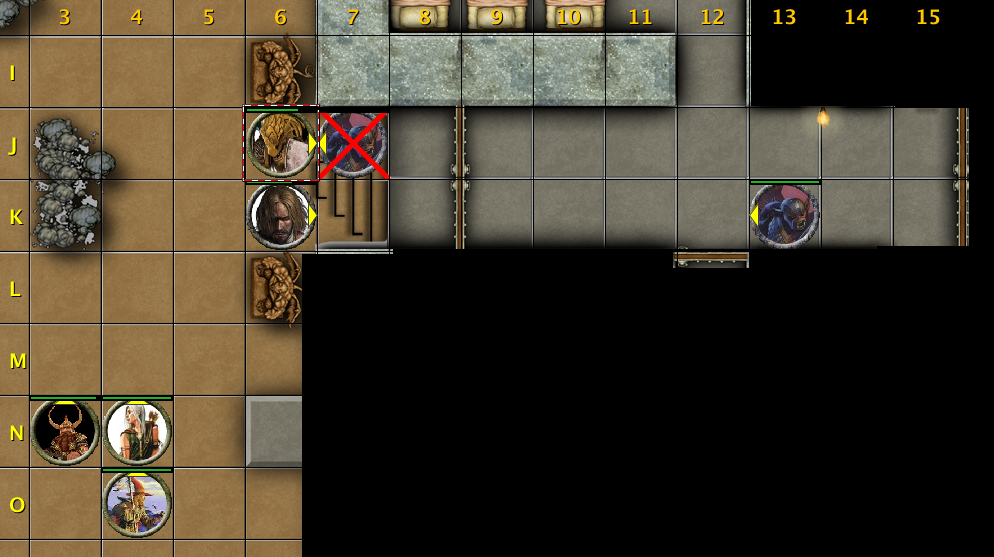Choose the white-haired elf archer token
This screenshot has height=557, width=994.
tap(137, 432)
